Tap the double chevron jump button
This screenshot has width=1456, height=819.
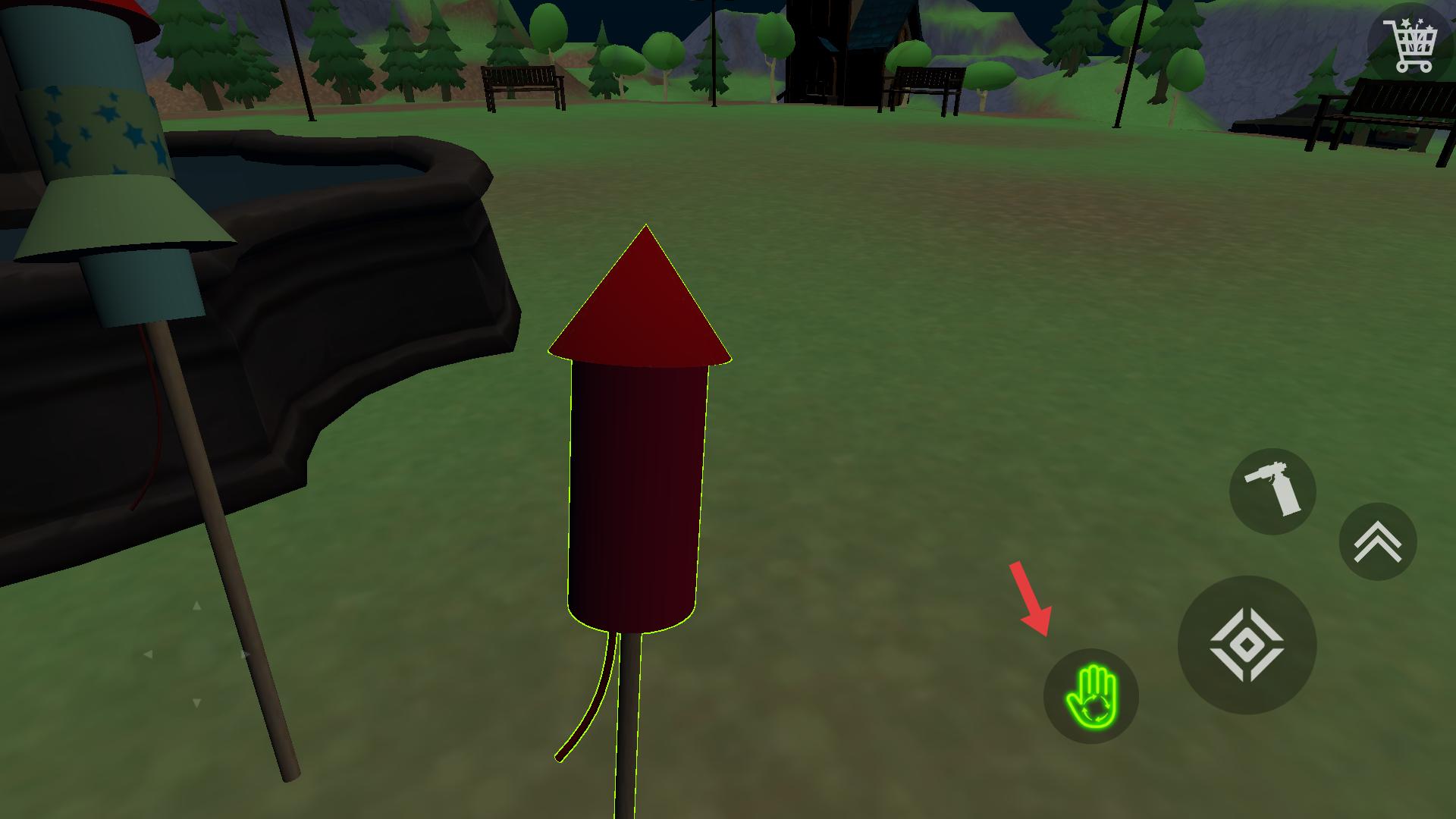1378,542
